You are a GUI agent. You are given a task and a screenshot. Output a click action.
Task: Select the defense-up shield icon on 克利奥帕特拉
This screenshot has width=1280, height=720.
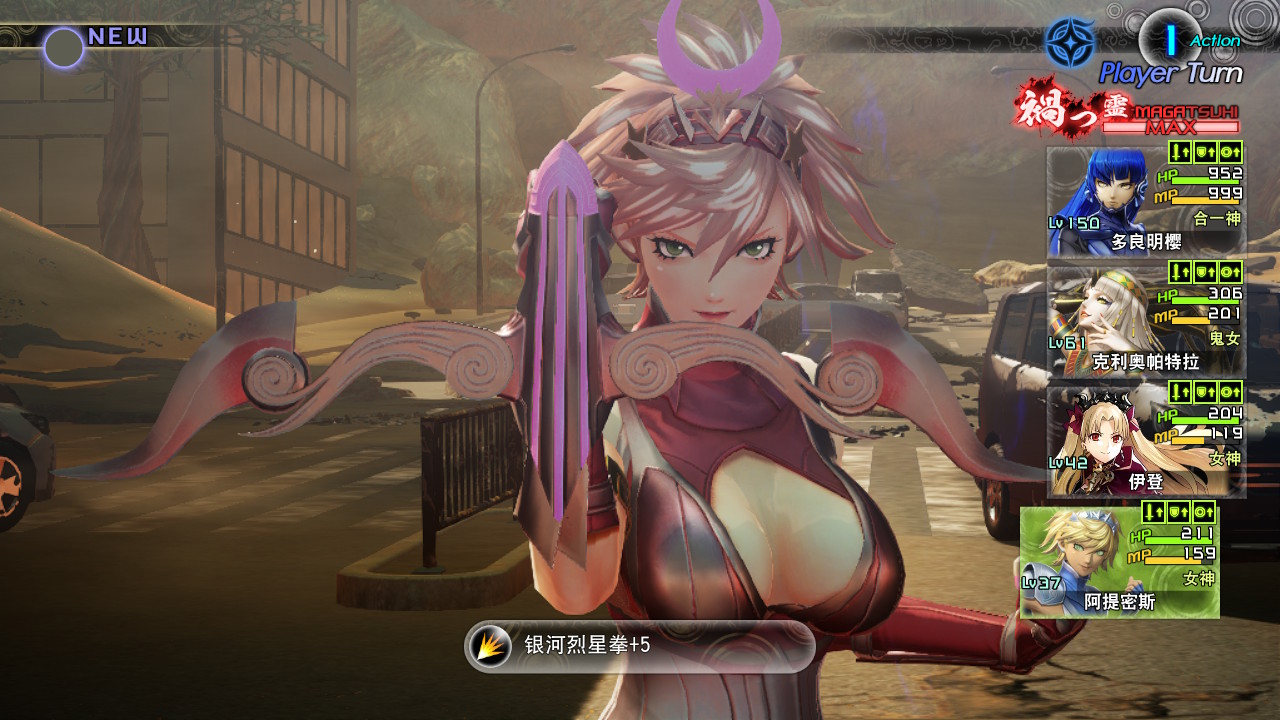click(1205, 274)
